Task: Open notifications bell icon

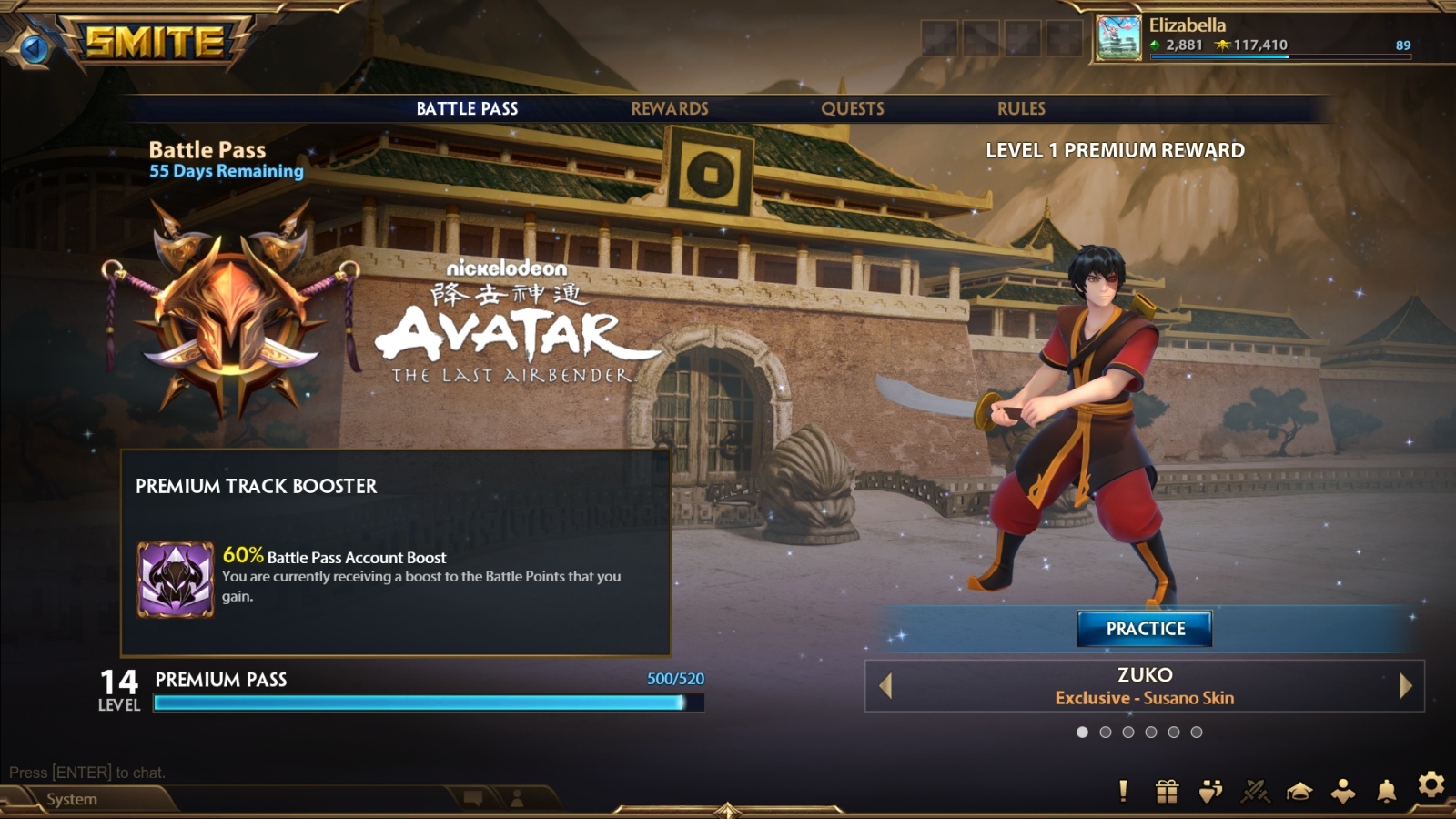Action: tap(1386, 791)
